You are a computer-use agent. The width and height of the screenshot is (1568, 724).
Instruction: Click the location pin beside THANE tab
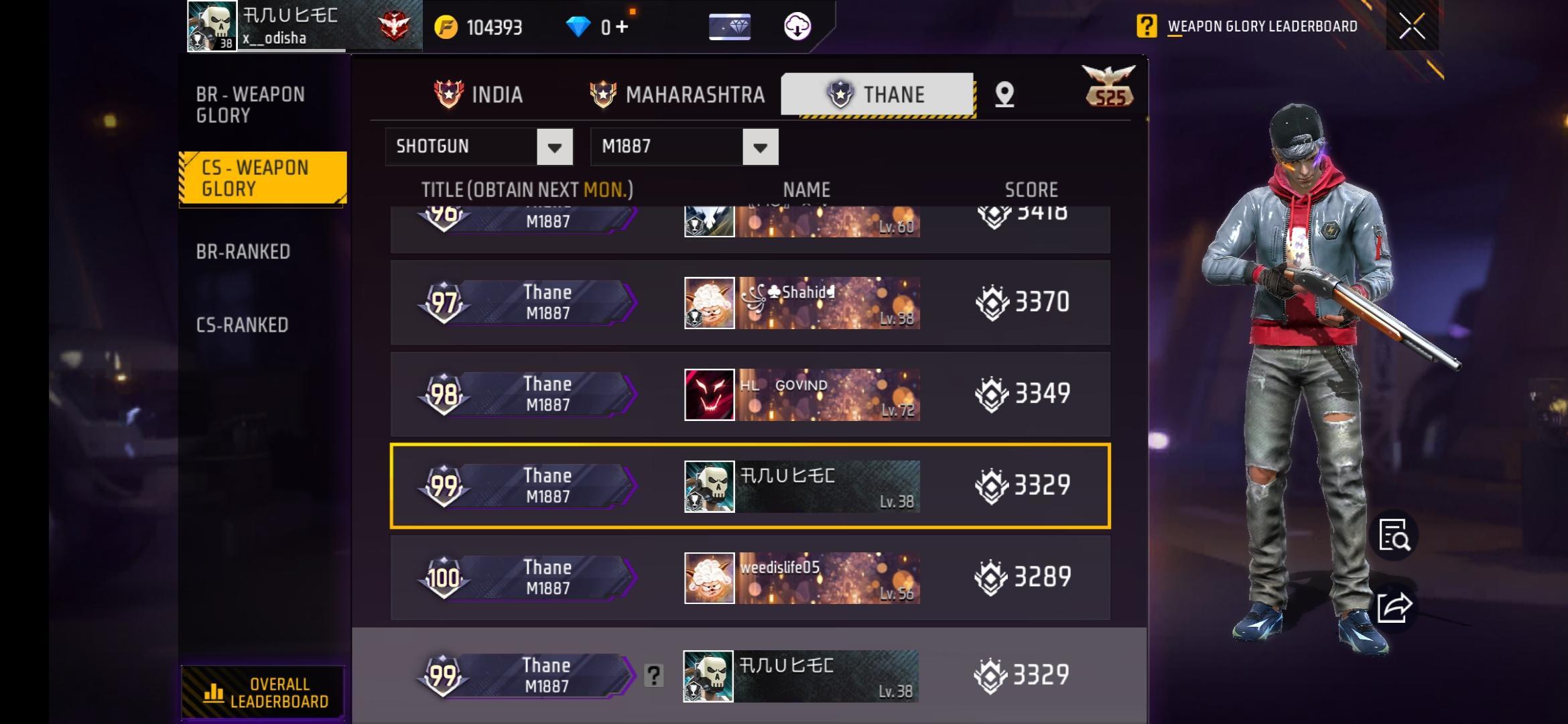(x=1003, y=95)
